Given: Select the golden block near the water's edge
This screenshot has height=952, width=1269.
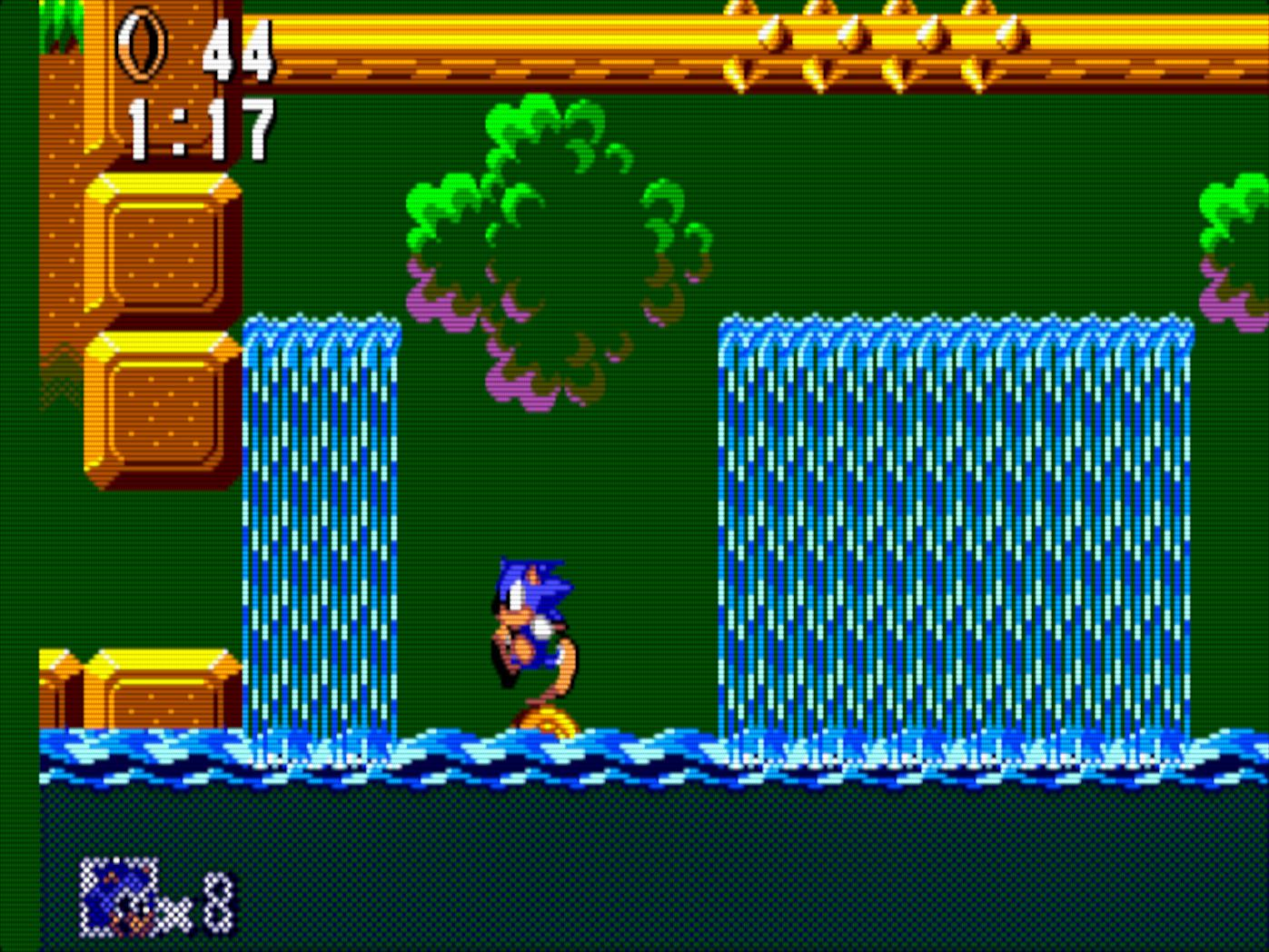Looking at the screenshot, I should point(145,699).
